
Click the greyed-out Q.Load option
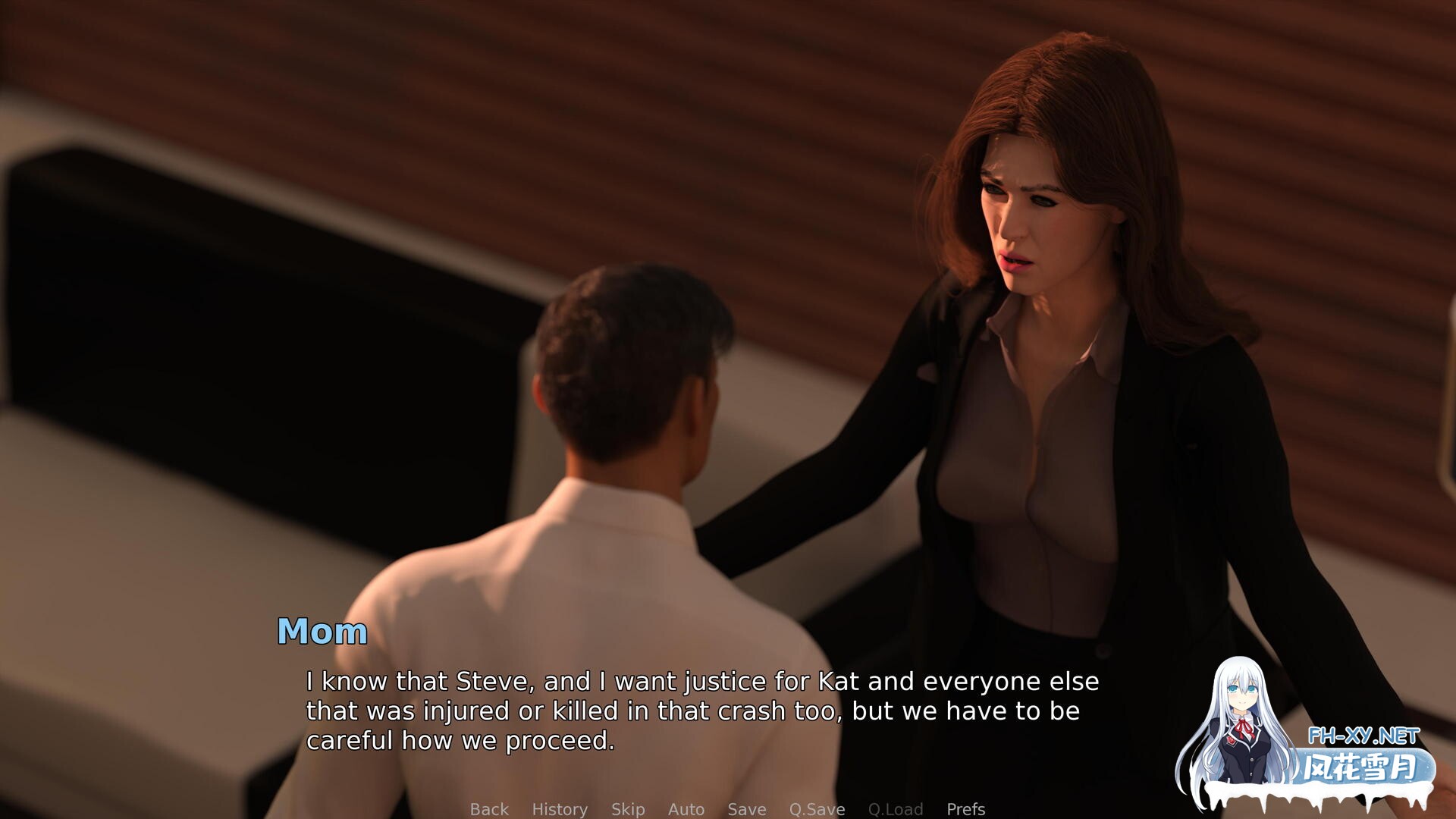coord(896,809)
